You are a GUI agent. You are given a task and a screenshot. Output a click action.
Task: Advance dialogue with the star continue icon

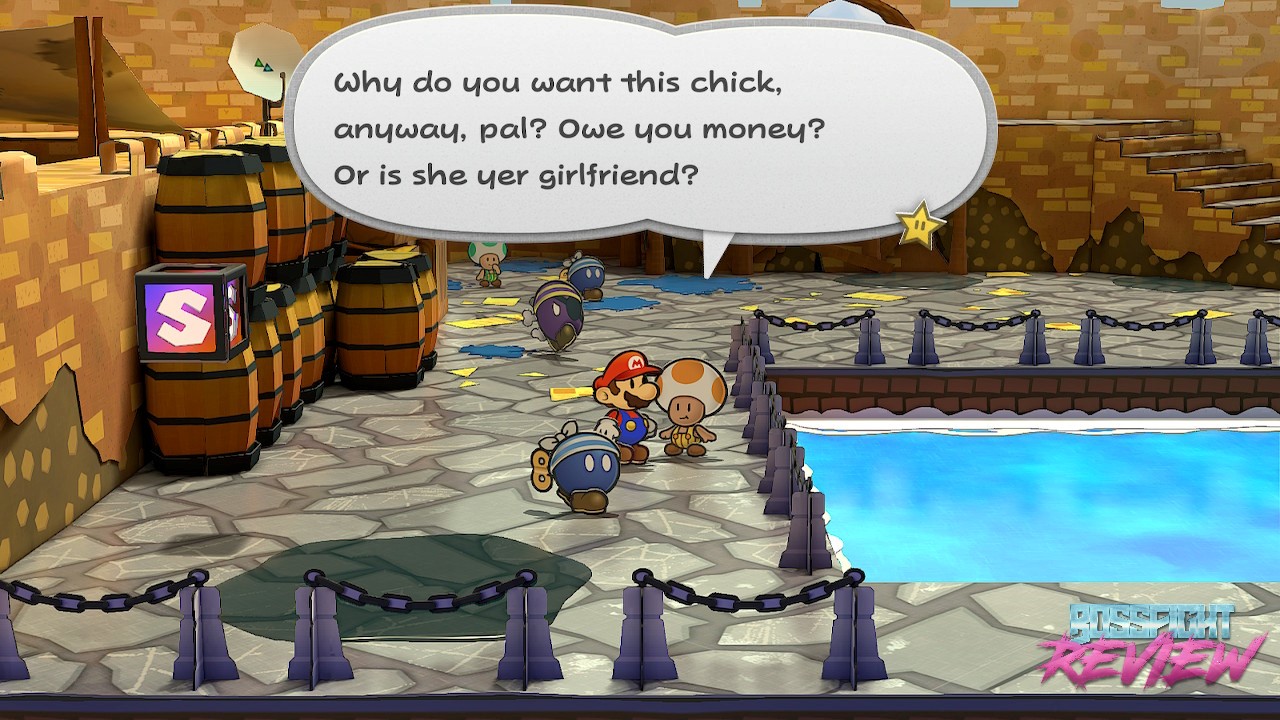(920, 225)
